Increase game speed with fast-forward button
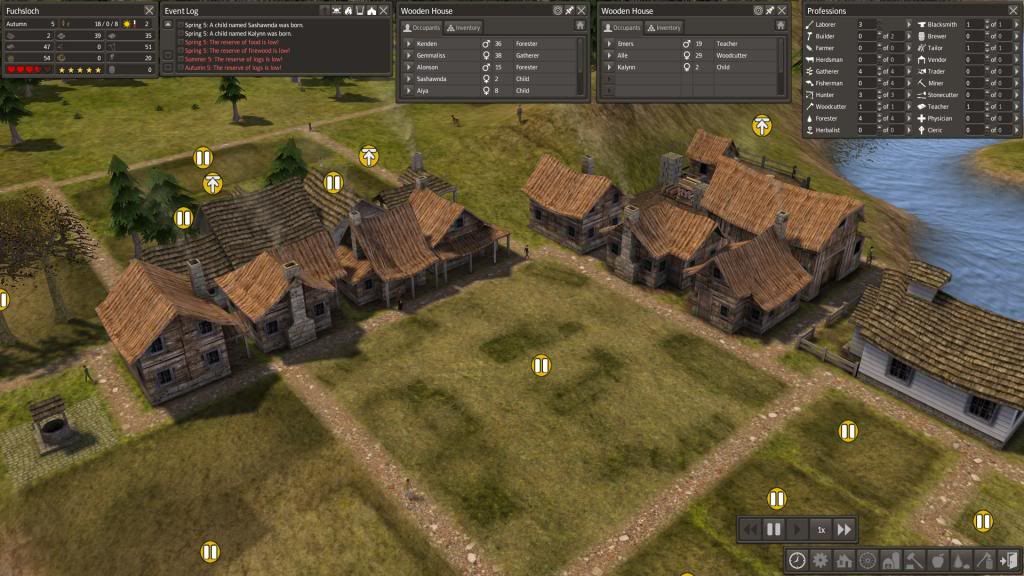 click(845, 529)
